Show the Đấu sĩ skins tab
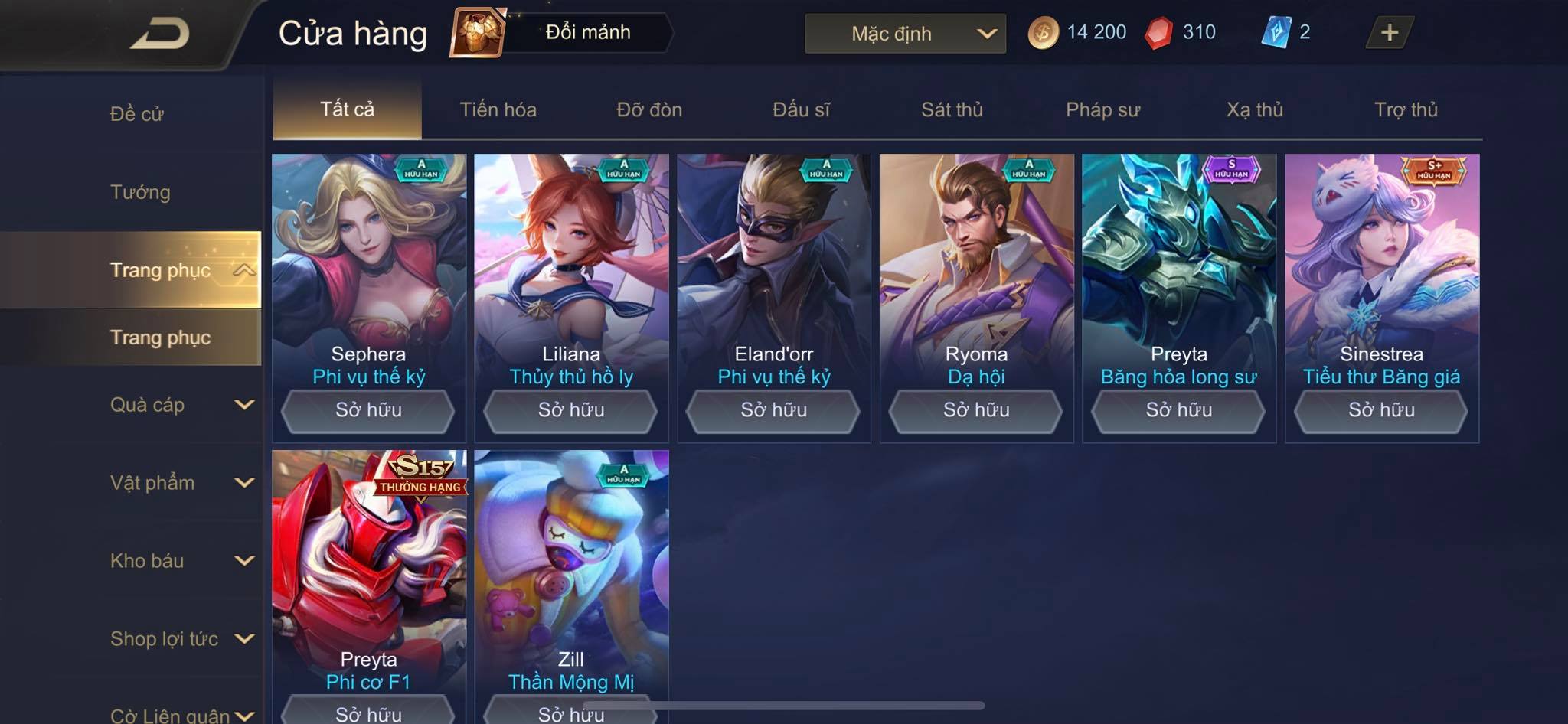The width and height of the screenshot is (1568, 724). [801, 109]
